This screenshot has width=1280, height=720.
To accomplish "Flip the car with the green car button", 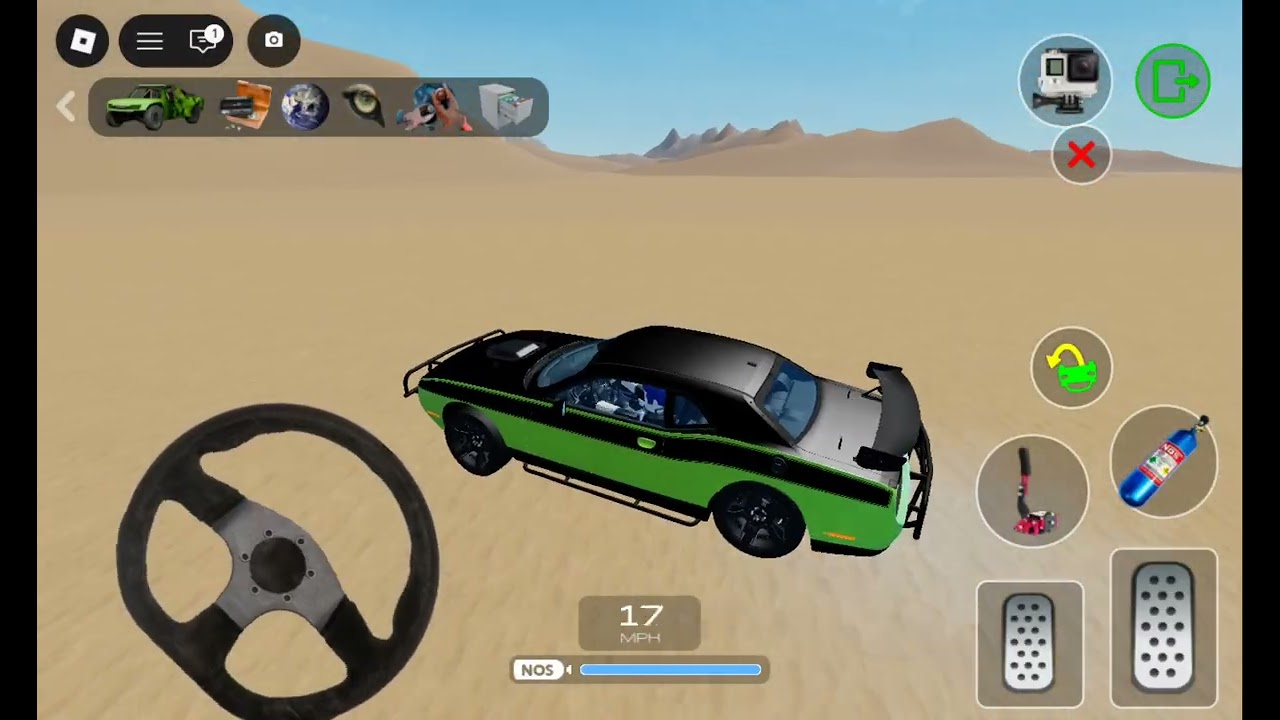I will pyautogui.click(x=1071, y=367).
